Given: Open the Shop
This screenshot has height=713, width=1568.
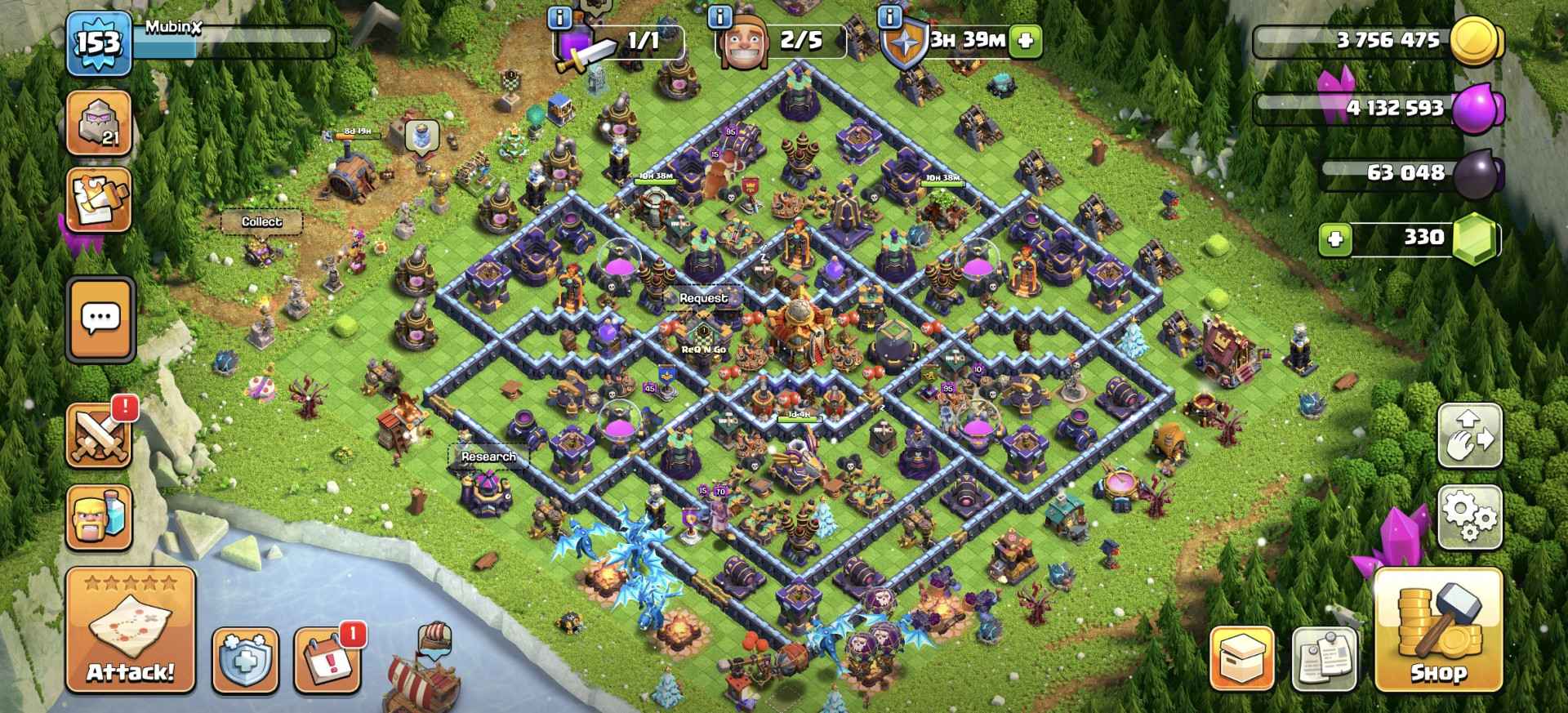Looking at the screenshot, I should (x=1438, y=631).
